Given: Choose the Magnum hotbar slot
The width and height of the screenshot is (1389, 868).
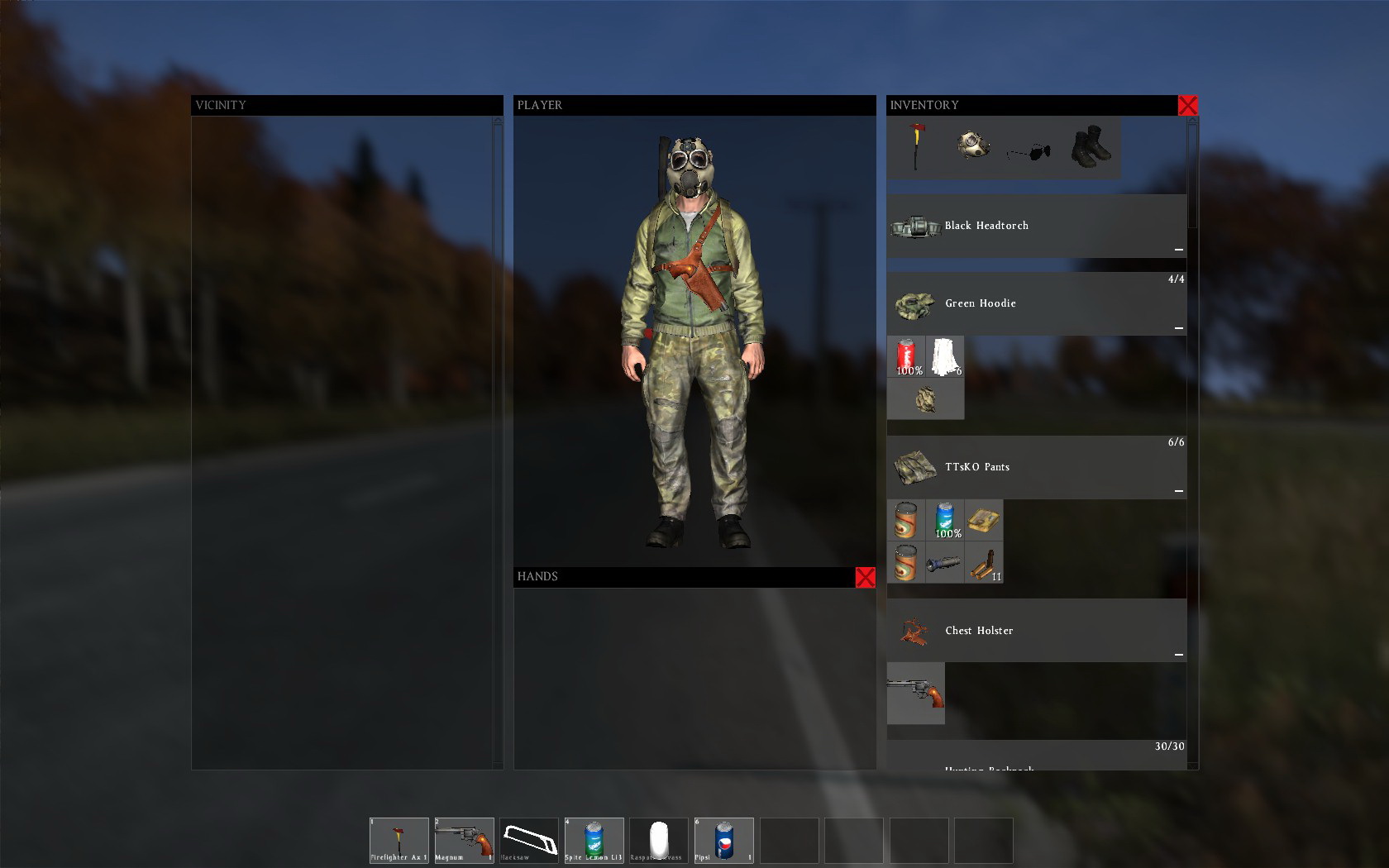Looking at the screenshot, I should tap(464, 840).
